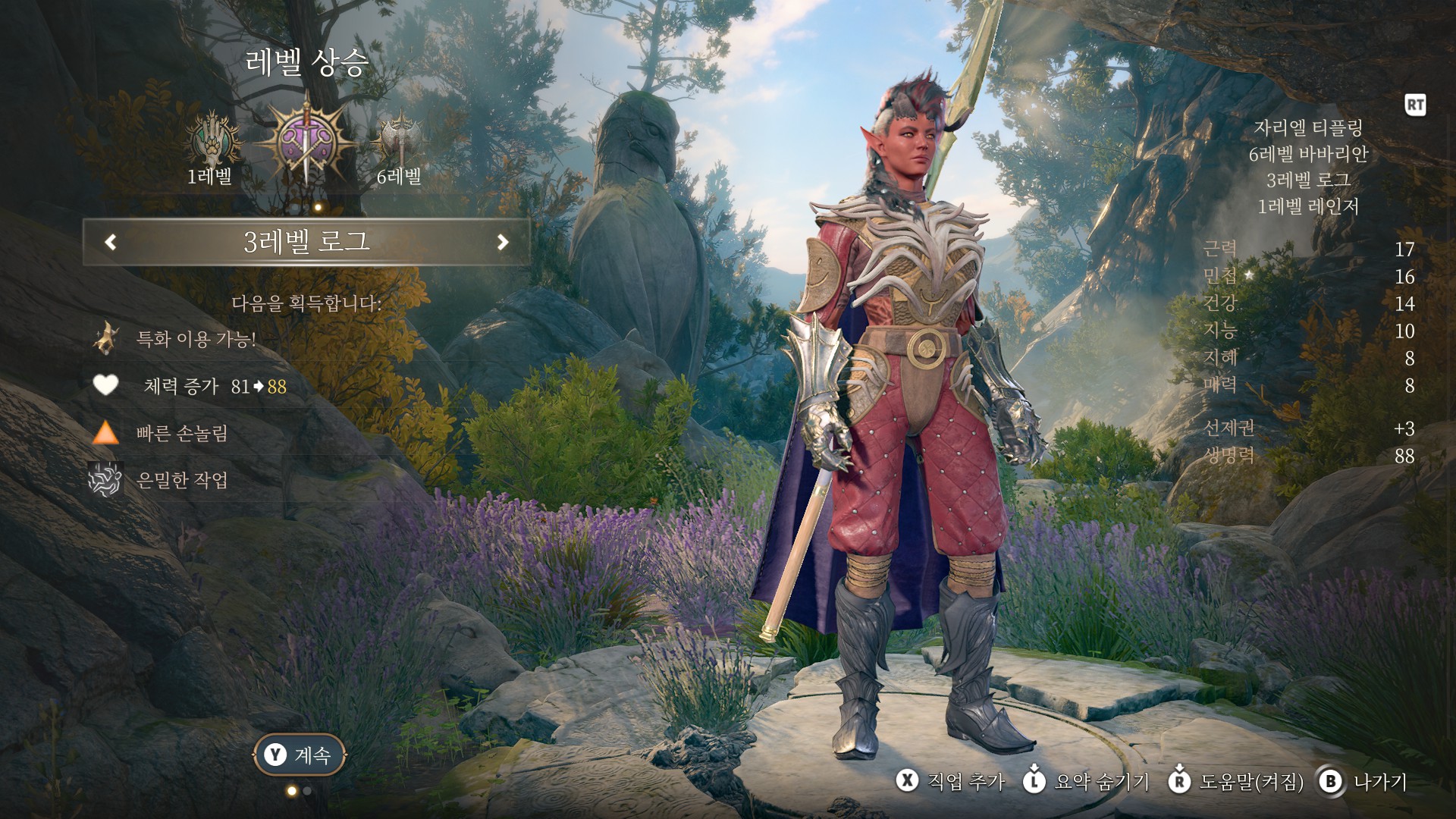The image size is (1456, 819).
Task: Click the right arrow beside 3레벨 로그
Action: [502, 242]
